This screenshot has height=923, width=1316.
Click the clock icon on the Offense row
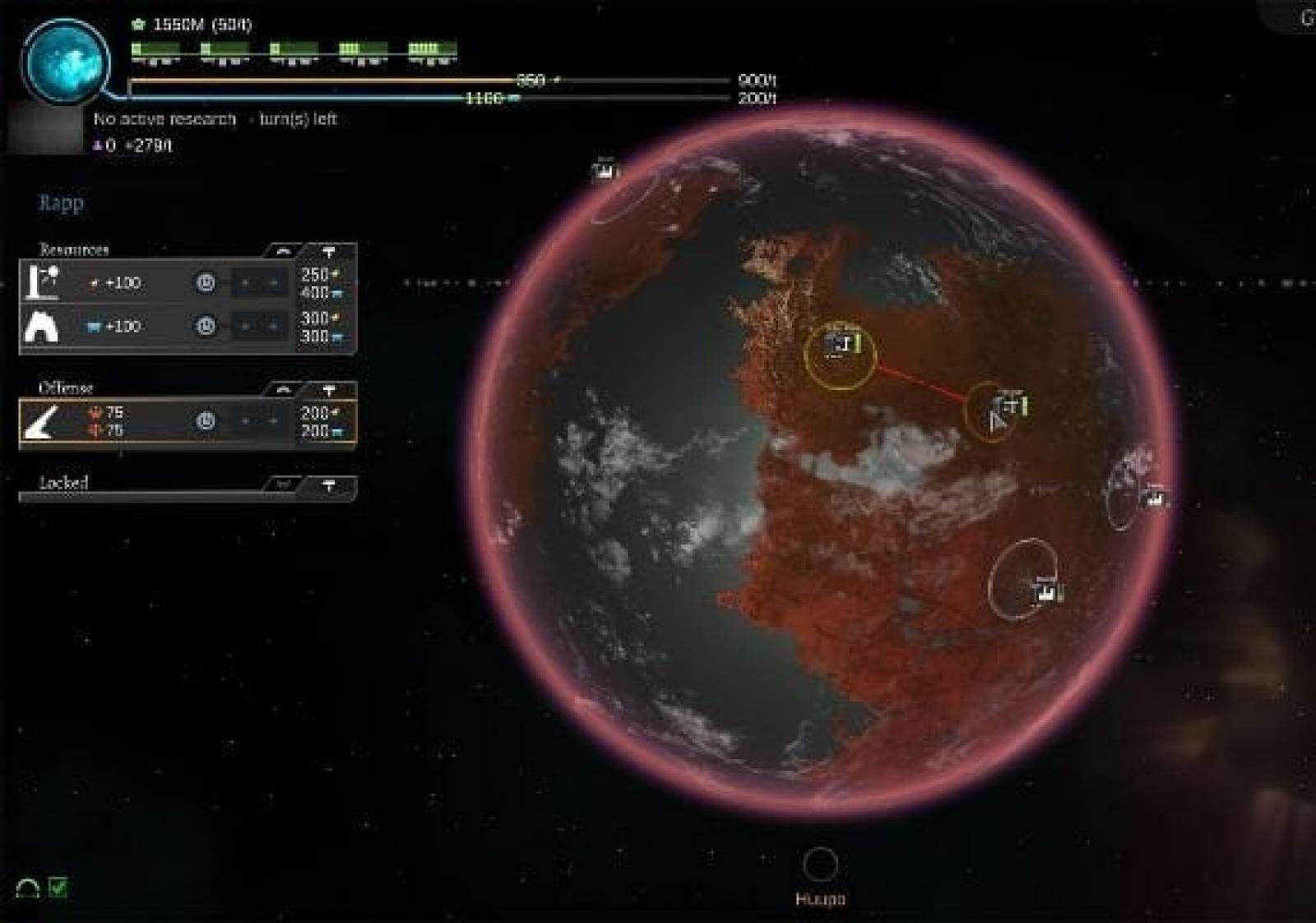pyautogui.click(x=206, y=421)
